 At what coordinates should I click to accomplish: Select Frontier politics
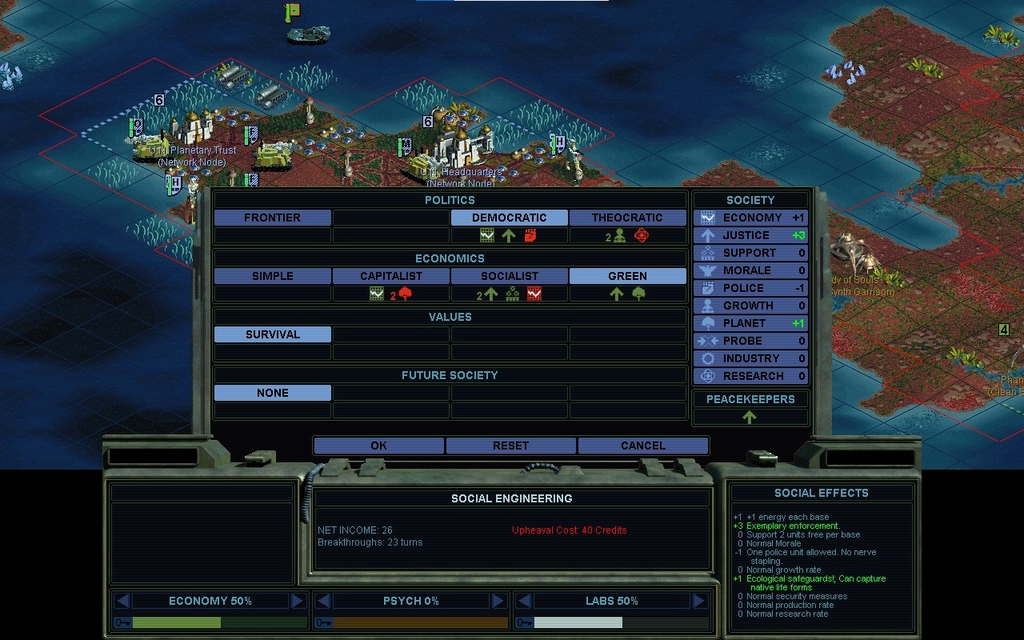coord(272,218)
